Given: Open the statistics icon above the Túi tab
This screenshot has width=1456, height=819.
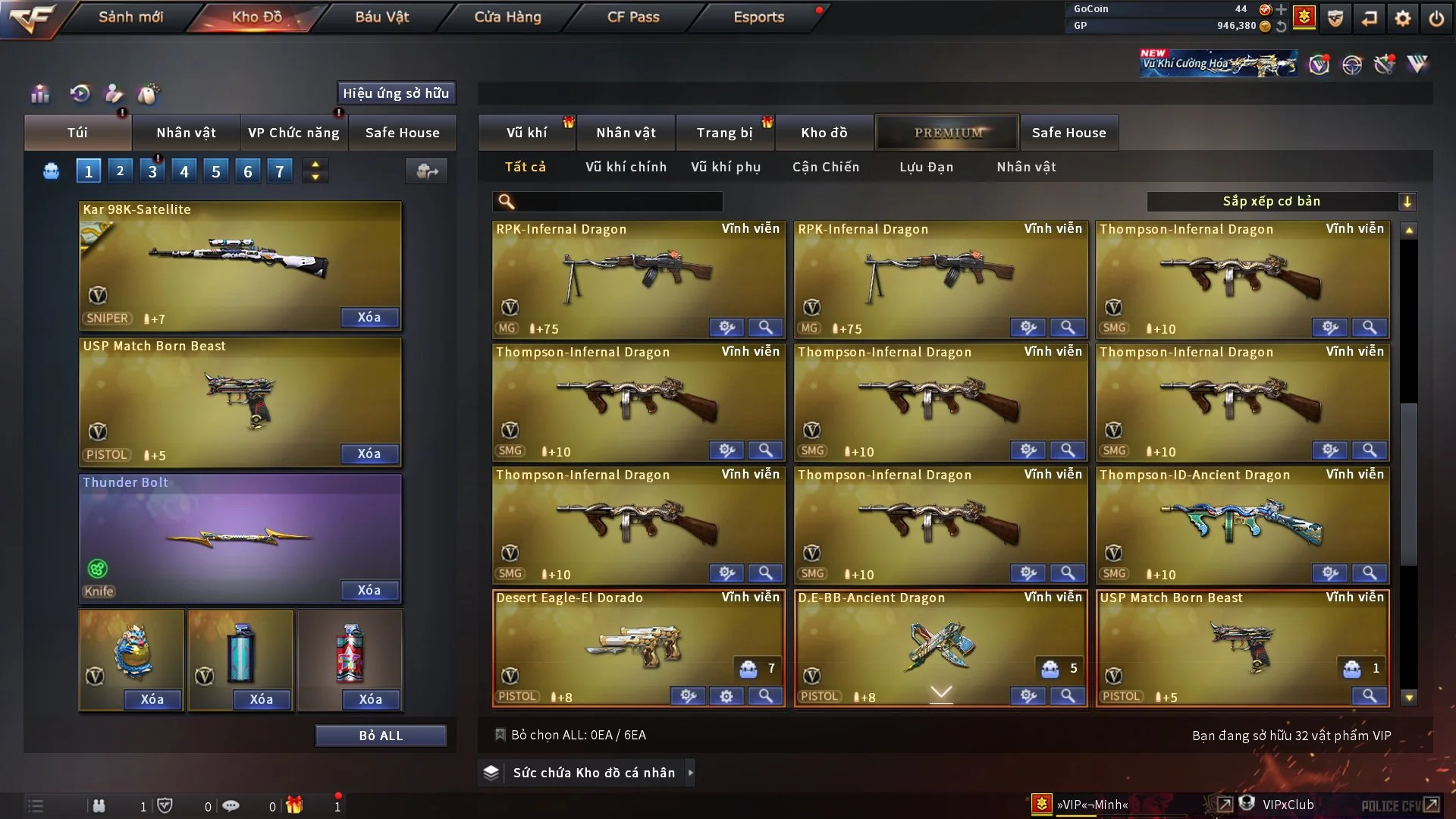Looking at the screenshot, I should (x=39, y=93).
